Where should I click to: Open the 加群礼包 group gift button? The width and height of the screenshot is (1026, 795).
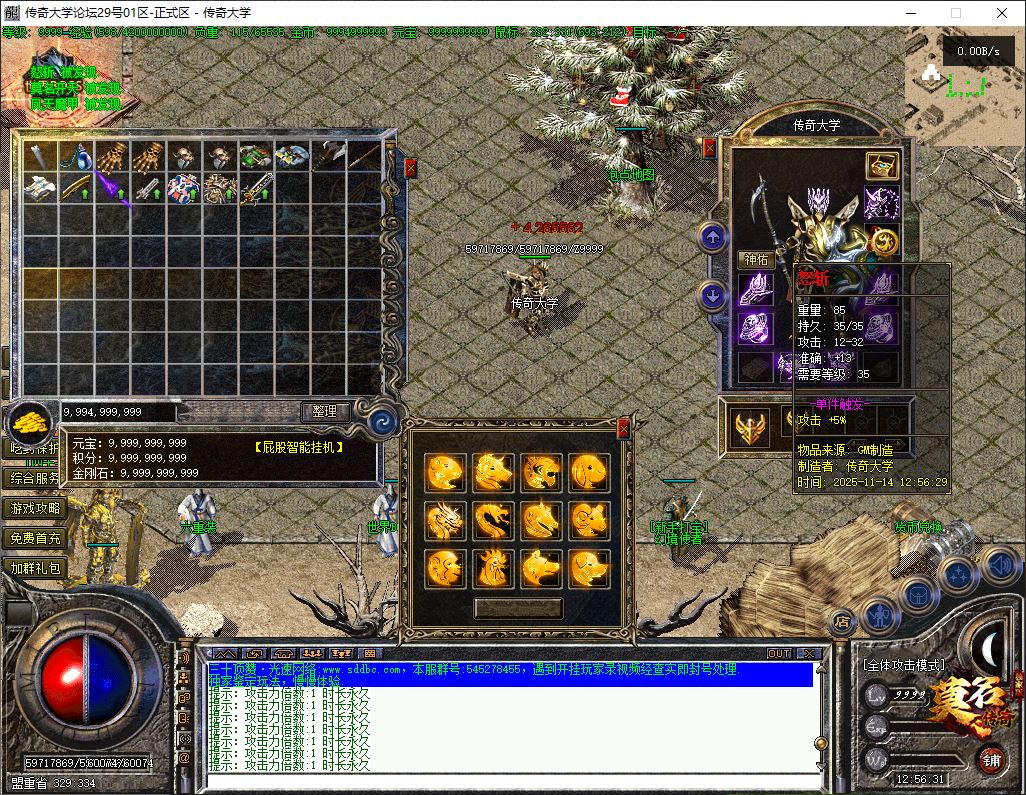pyautogui.click(x=36, y=568)
